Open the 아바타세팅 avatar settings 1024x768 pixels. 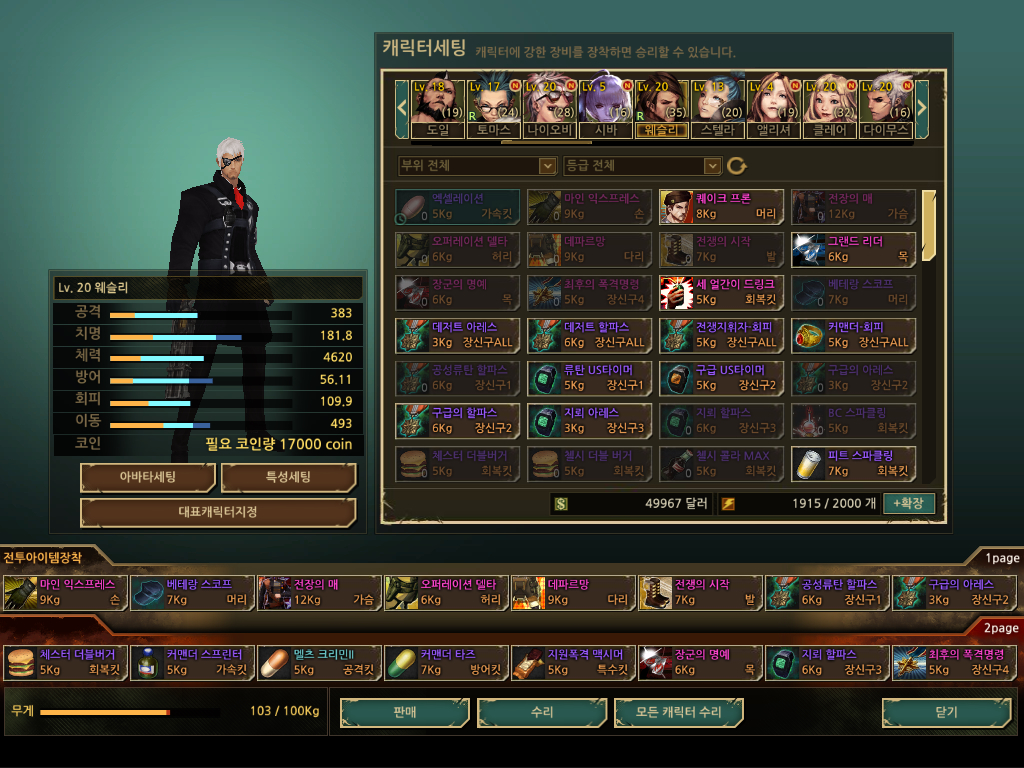(147, 478)
